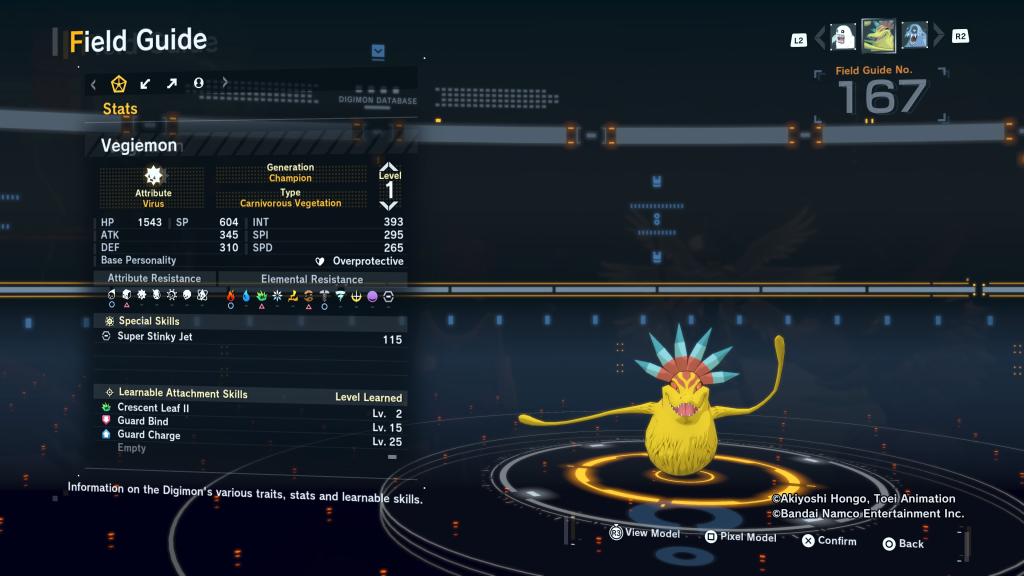Select the Stats pentagon tab
1024x576 pixels.
coord(118,84)
